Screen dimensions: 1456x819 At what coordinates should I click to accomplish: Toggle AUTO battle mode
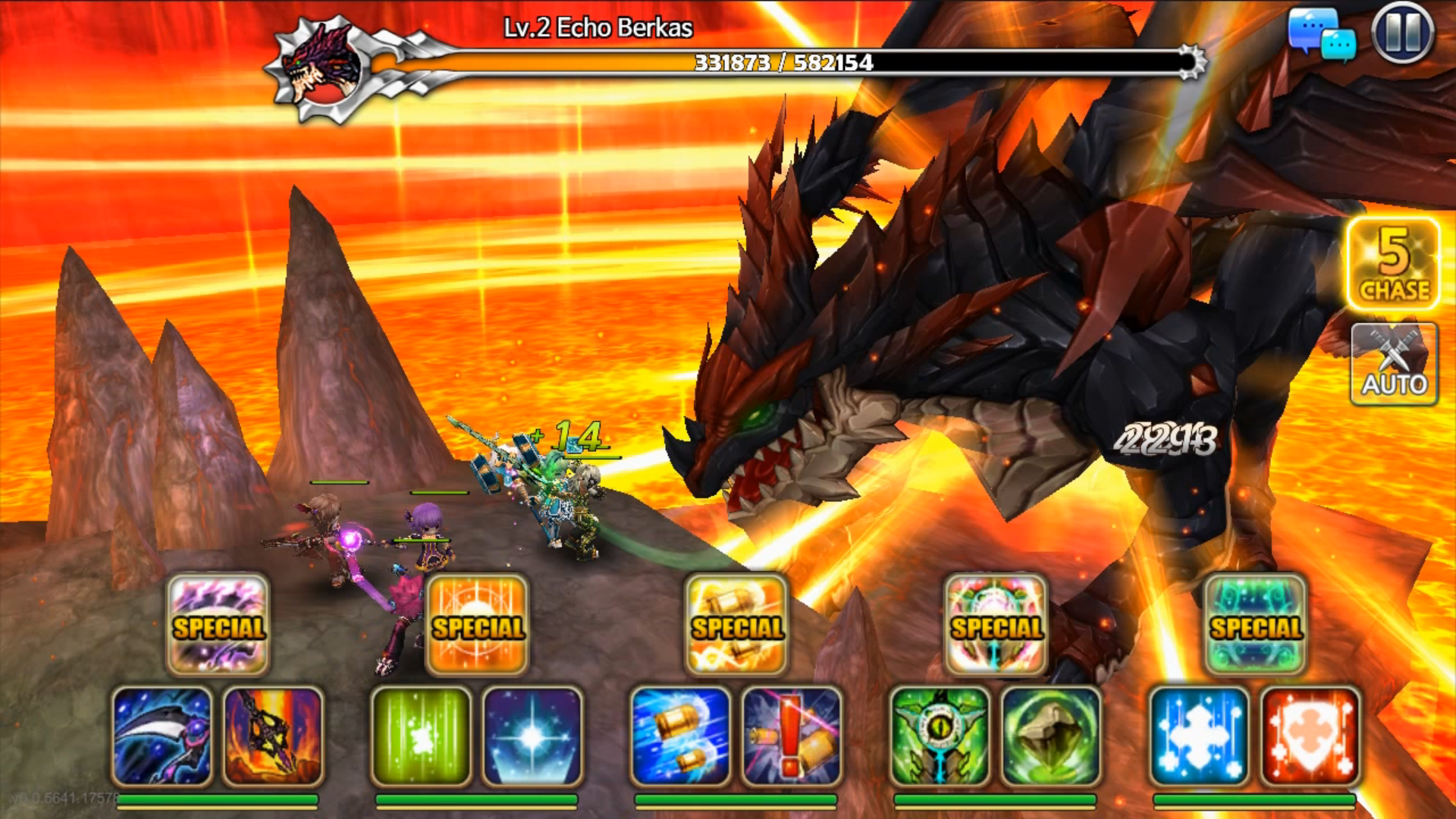pyautogui.click(x=1394, y=364)
